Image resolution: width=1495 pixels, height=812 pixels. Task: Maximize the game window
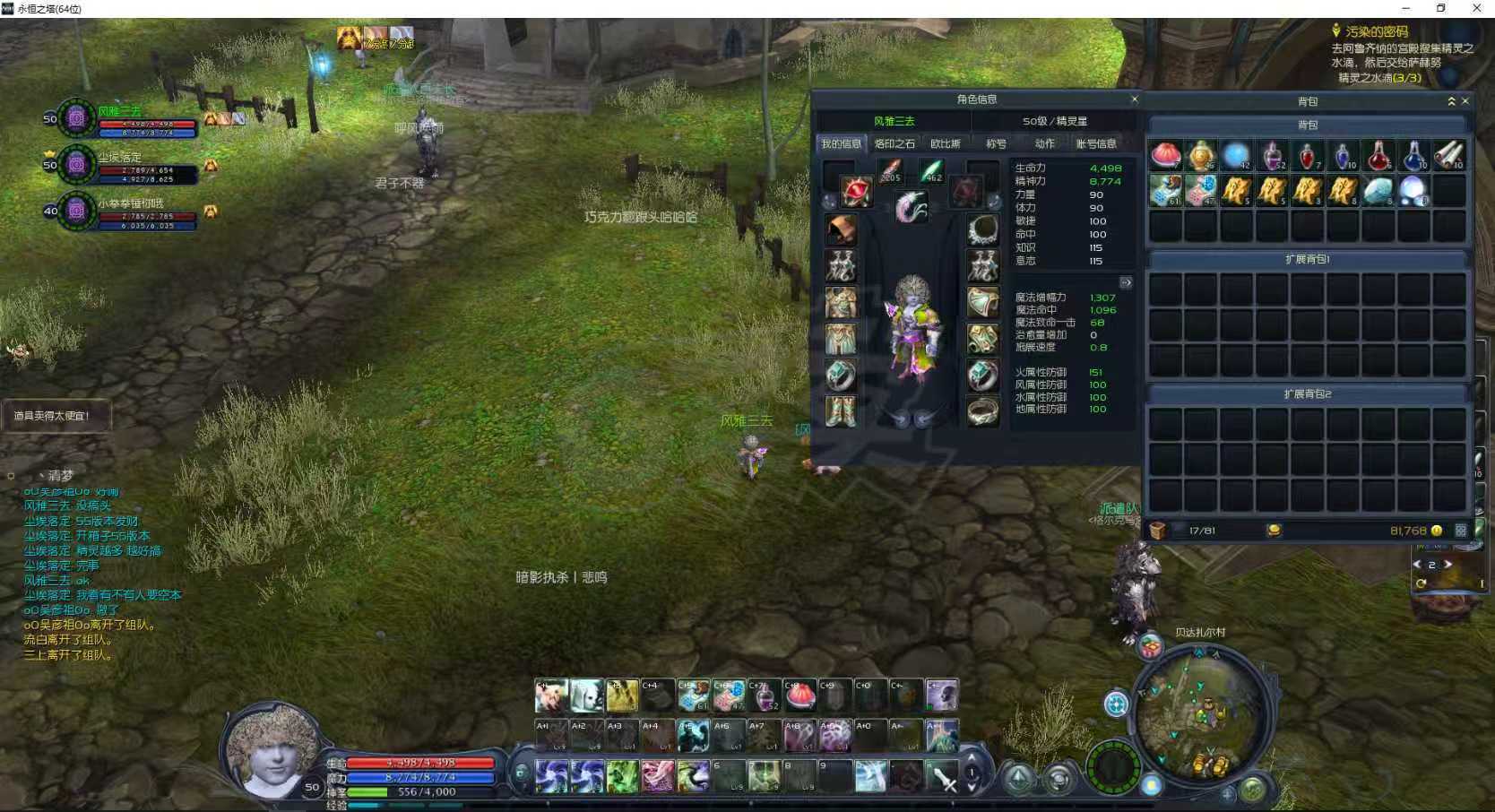[x=1441, y=8]
